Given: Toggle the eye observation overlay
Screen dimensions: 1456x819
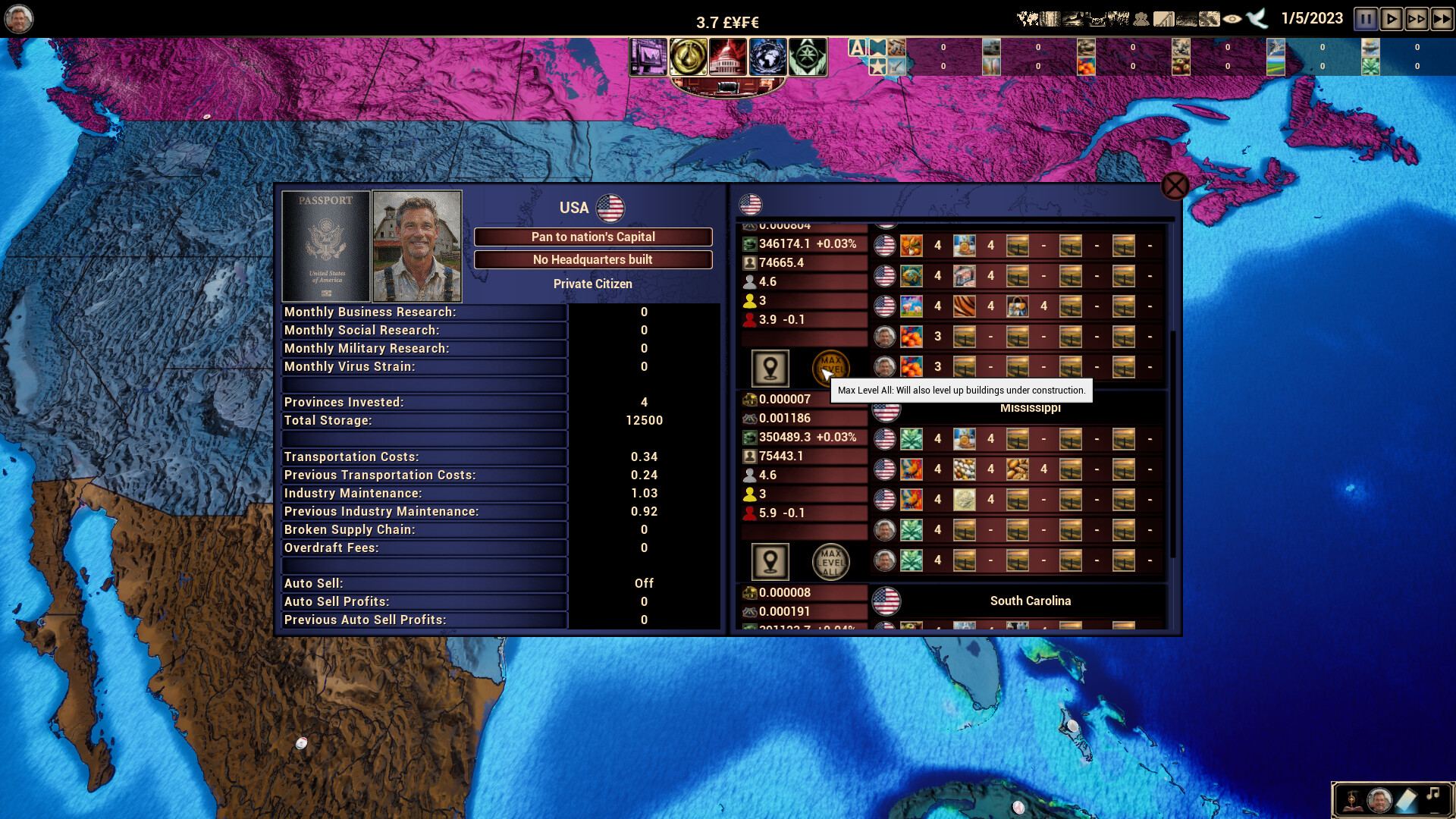Looking at the screenshot, I should coord(1232,18).
